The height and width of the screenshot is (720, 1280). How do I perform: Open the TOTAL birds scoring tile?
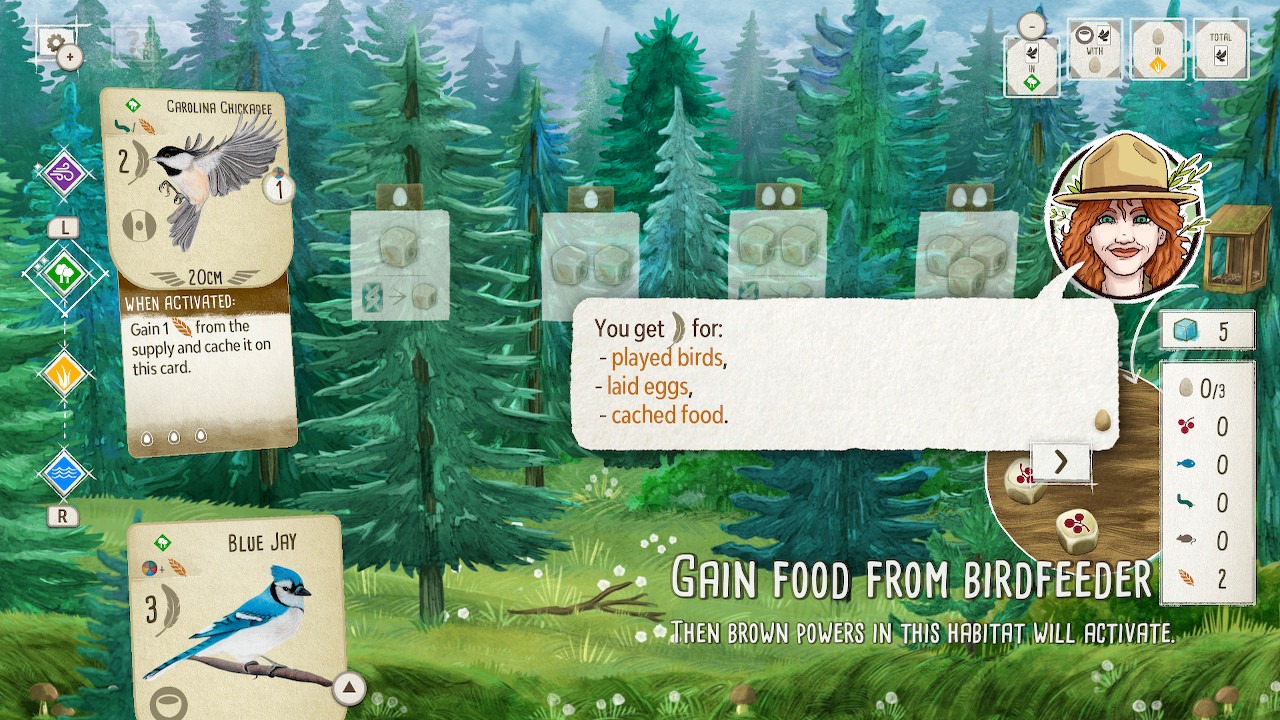pos(1222,48)
